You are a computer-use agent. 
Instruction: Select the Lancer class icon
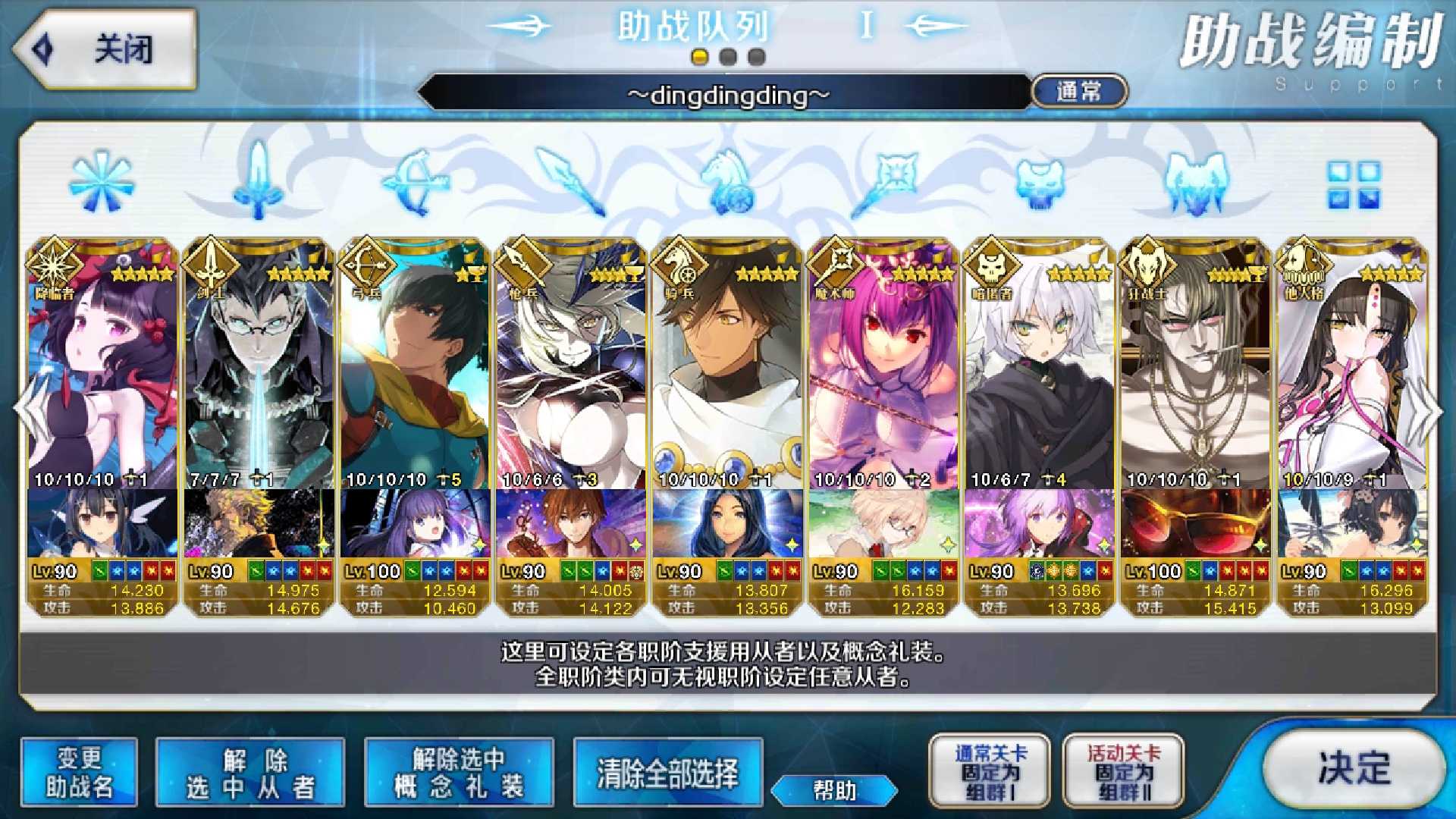(565, 182)
